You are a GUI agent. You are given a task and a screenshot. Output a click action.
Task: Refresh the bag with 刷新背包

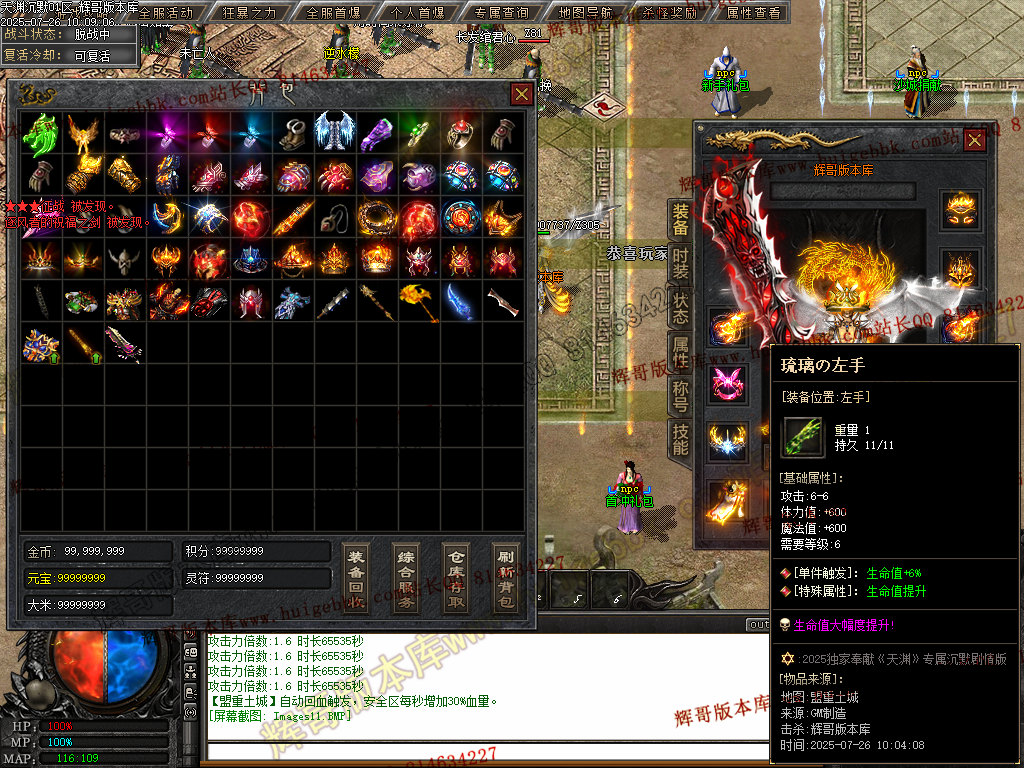(506, 578)
